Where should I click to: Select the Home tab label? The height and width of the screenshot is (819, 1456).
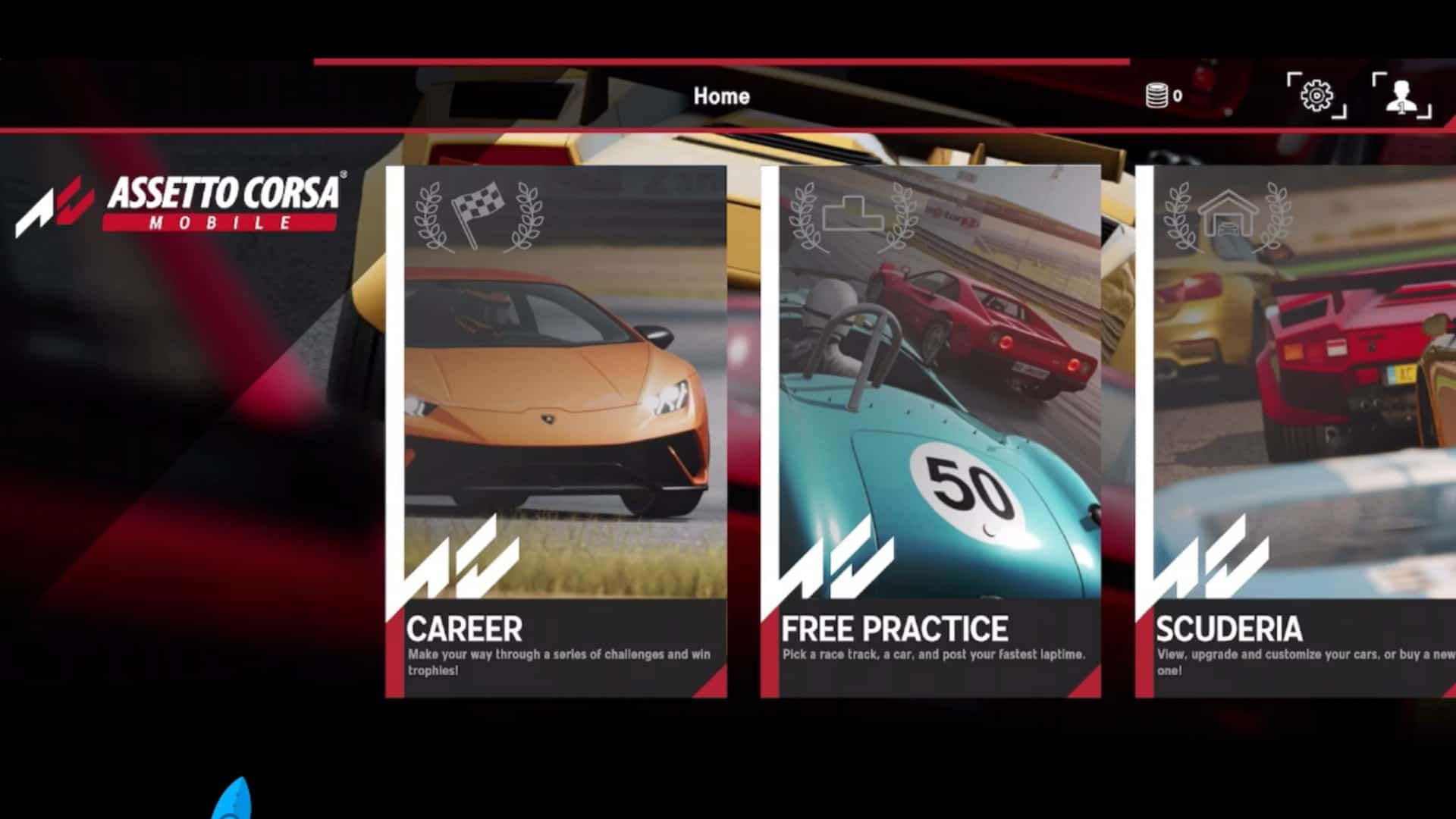[721, 96]
